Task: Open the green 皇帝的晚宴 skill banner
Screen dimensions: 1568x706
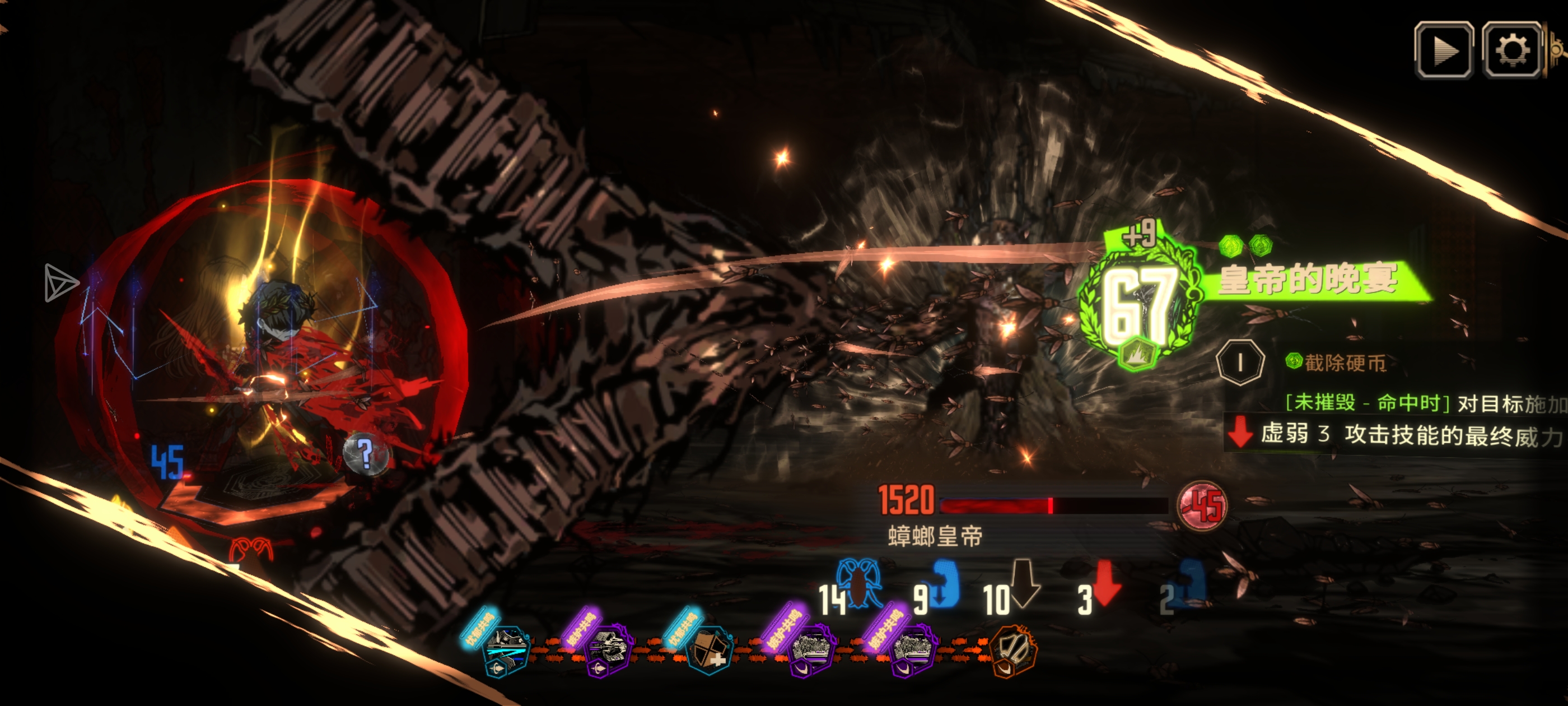Action: 1309,280
